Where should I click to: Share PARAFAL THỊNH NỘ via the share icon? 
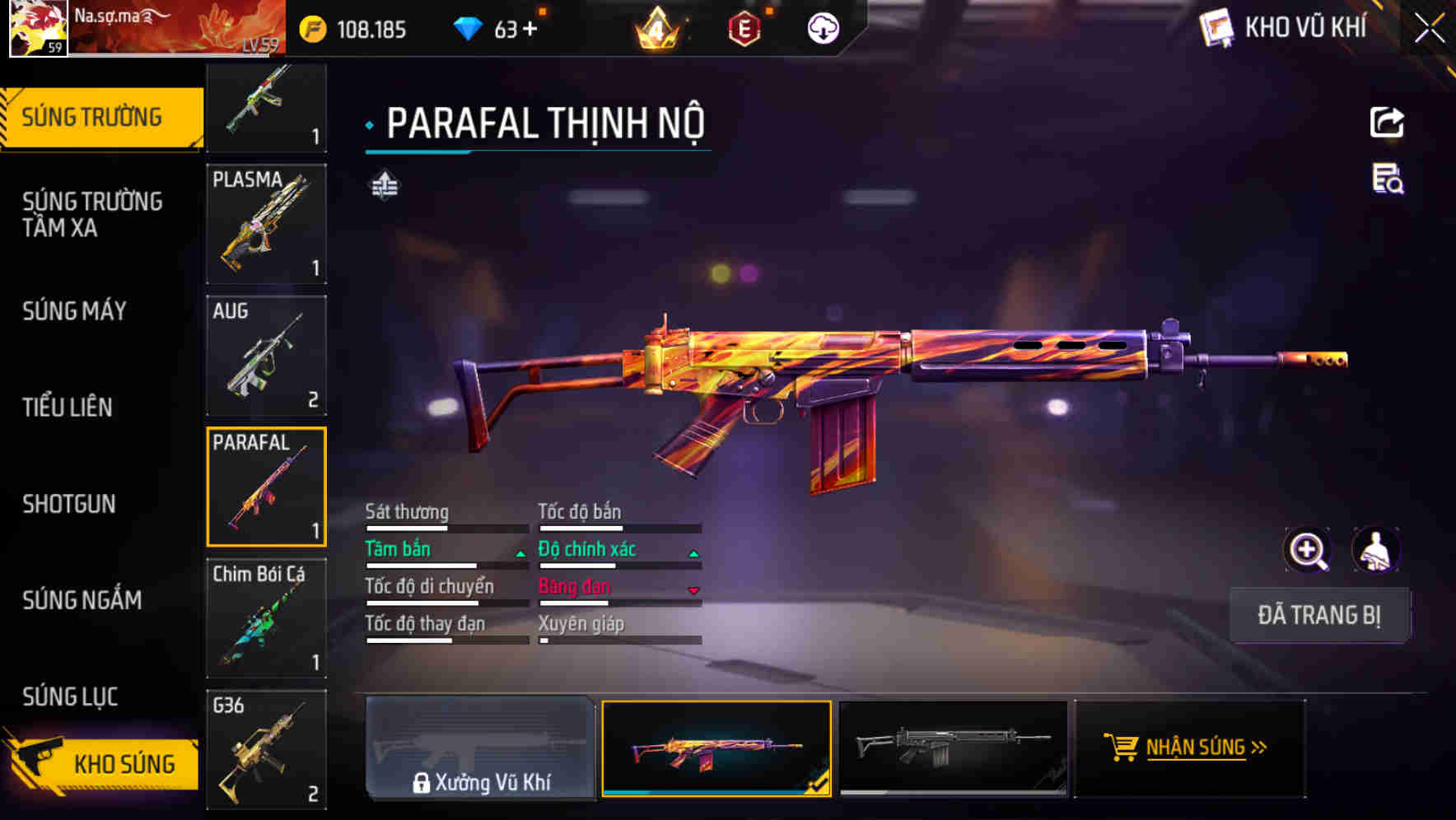coord(1388,122)
